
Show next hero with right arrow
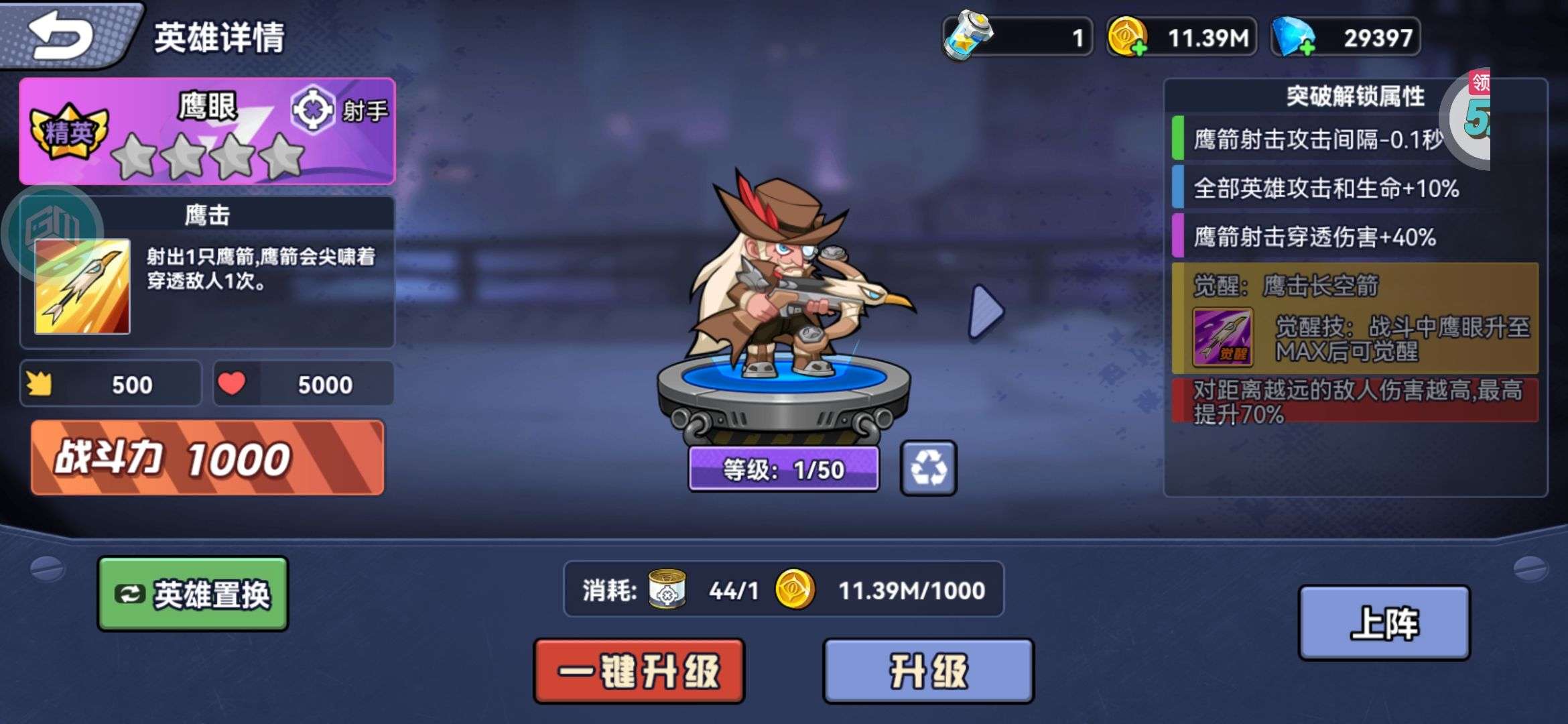tap(986, 311)
